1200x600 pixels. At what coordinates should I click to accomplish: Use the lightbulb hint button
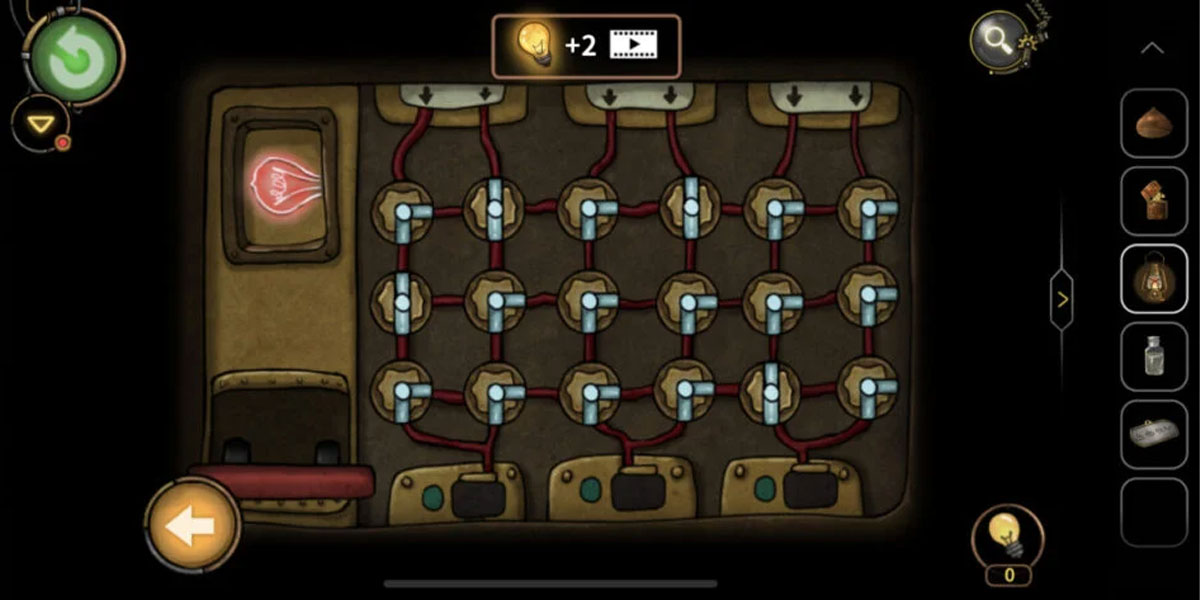click(x=1008, y=539)
